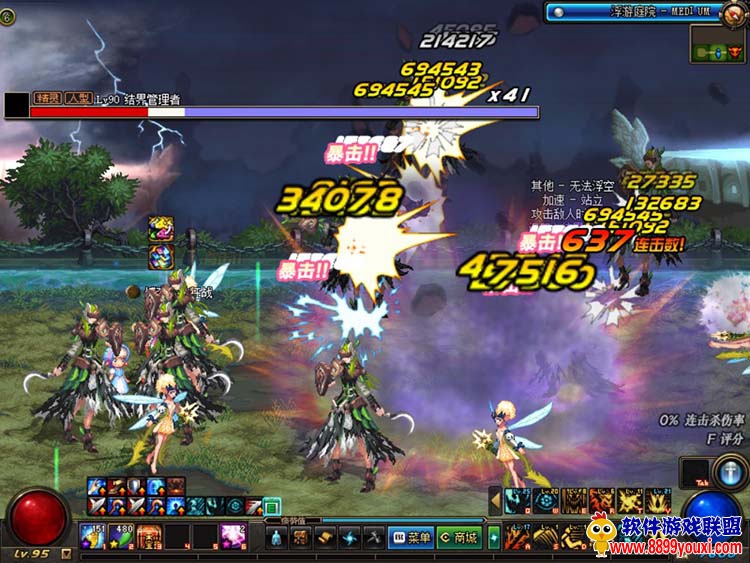Click the crossed hammer icon in the toolbar
750x563 pixels.
(x=373, y=538)
